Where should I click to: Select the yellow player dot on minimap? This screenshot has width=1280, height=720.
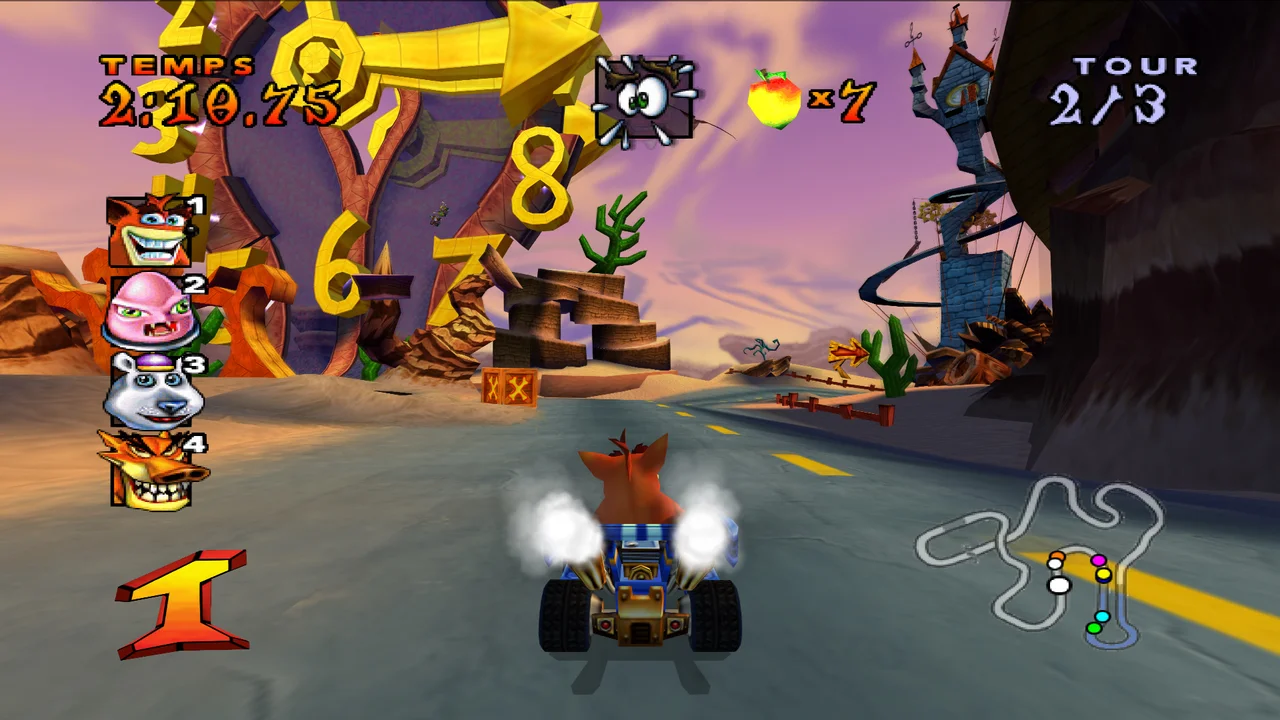coord(1104,574)
